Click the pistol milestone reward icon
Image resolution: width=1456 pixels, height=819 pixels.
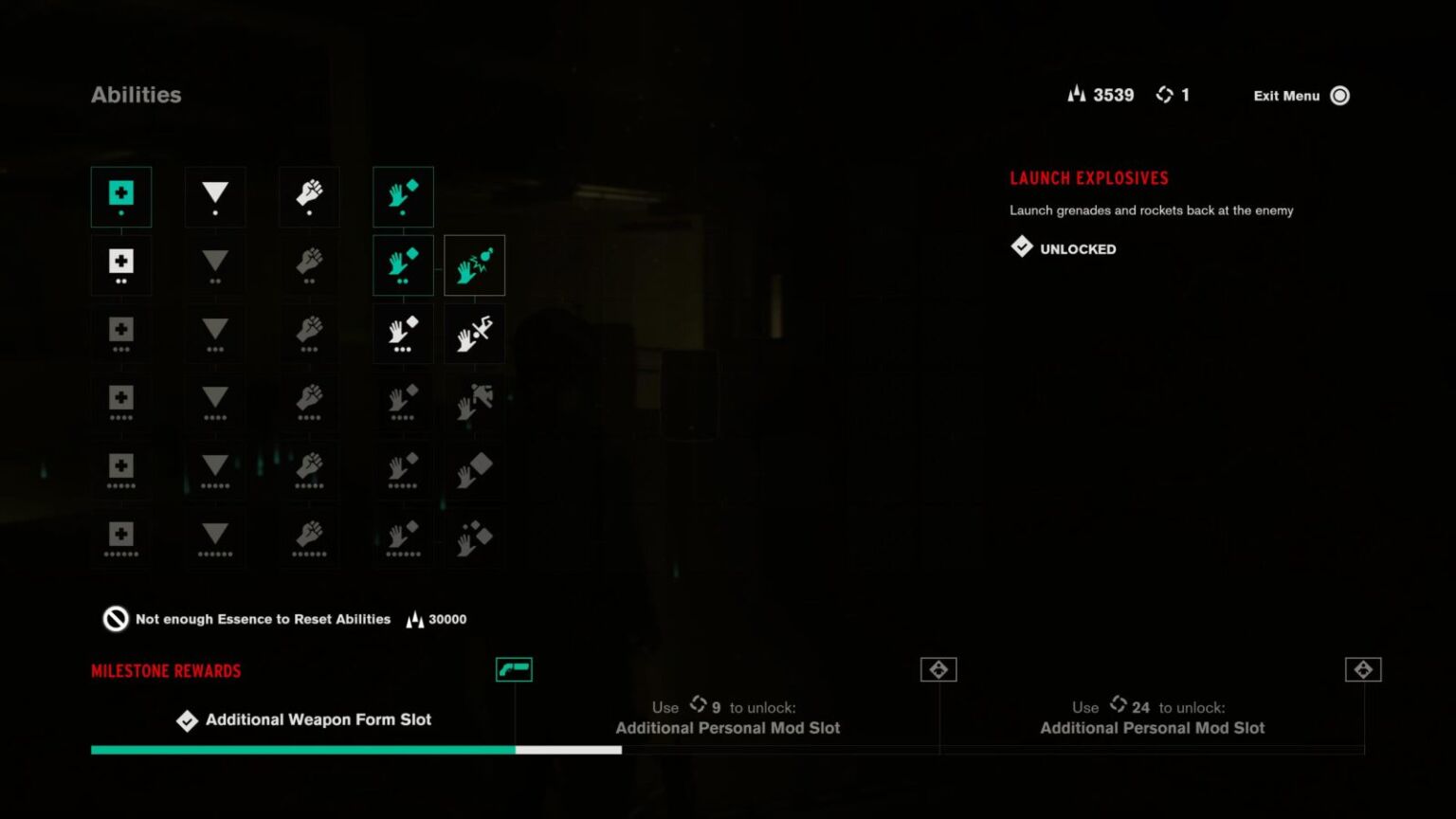(x=515, y=669)
